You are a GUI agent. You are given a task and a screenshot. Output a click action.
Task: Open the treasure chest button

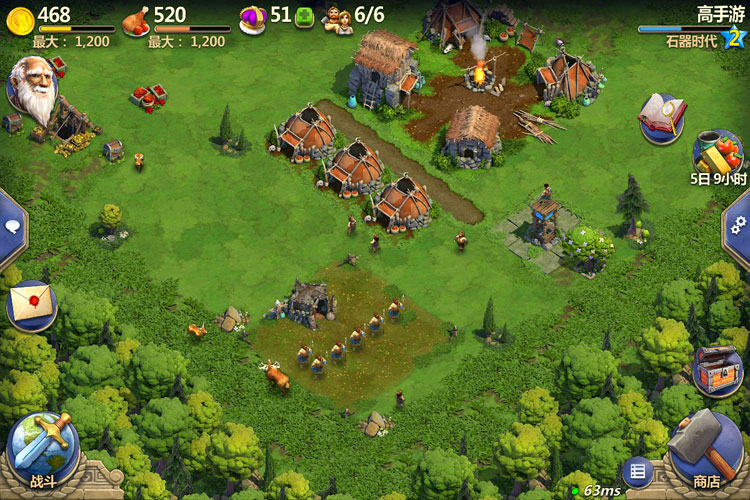click(717, 369)
